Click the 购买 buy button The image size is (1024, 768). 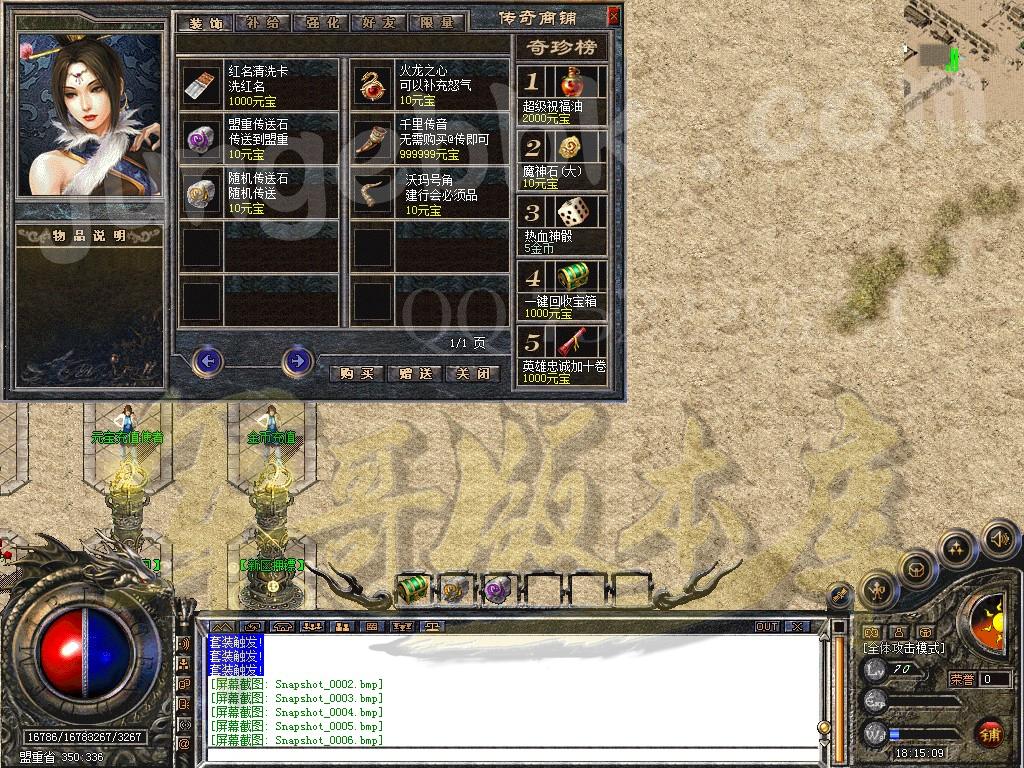pos(356,373)
